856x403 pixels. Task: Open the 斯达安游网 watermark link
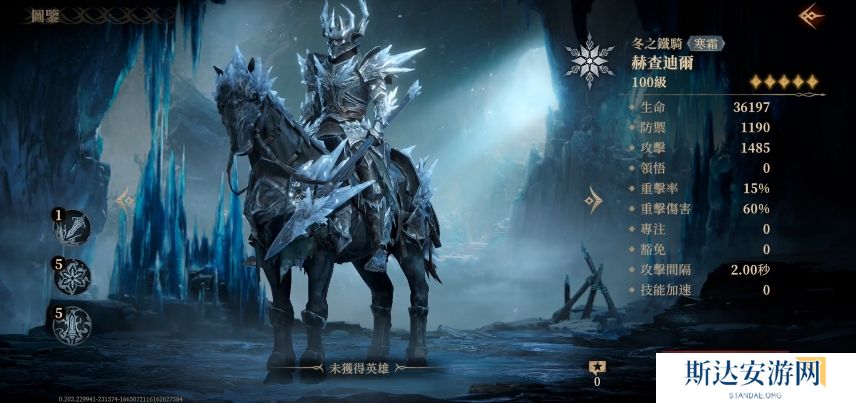click(755, 377)
